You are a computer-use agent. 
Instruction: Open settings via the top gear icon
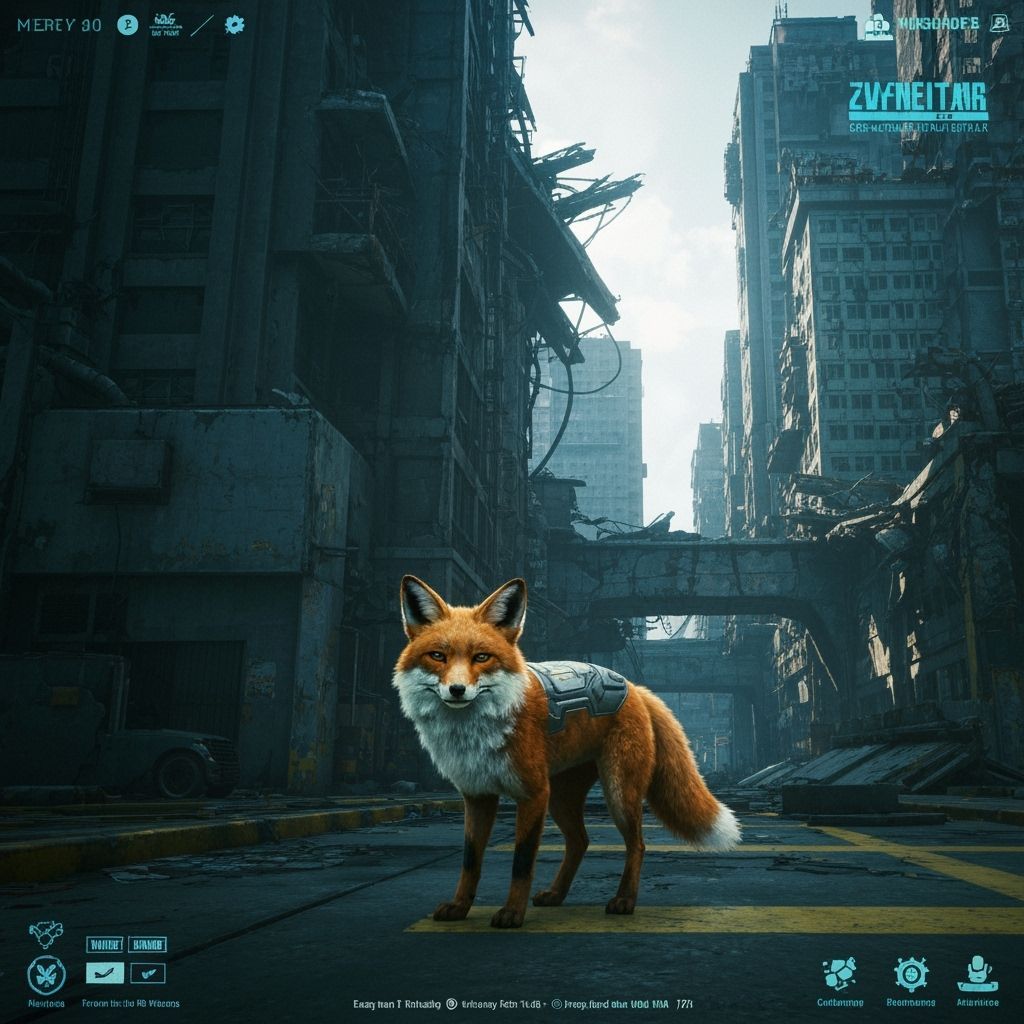coord(234,25)
